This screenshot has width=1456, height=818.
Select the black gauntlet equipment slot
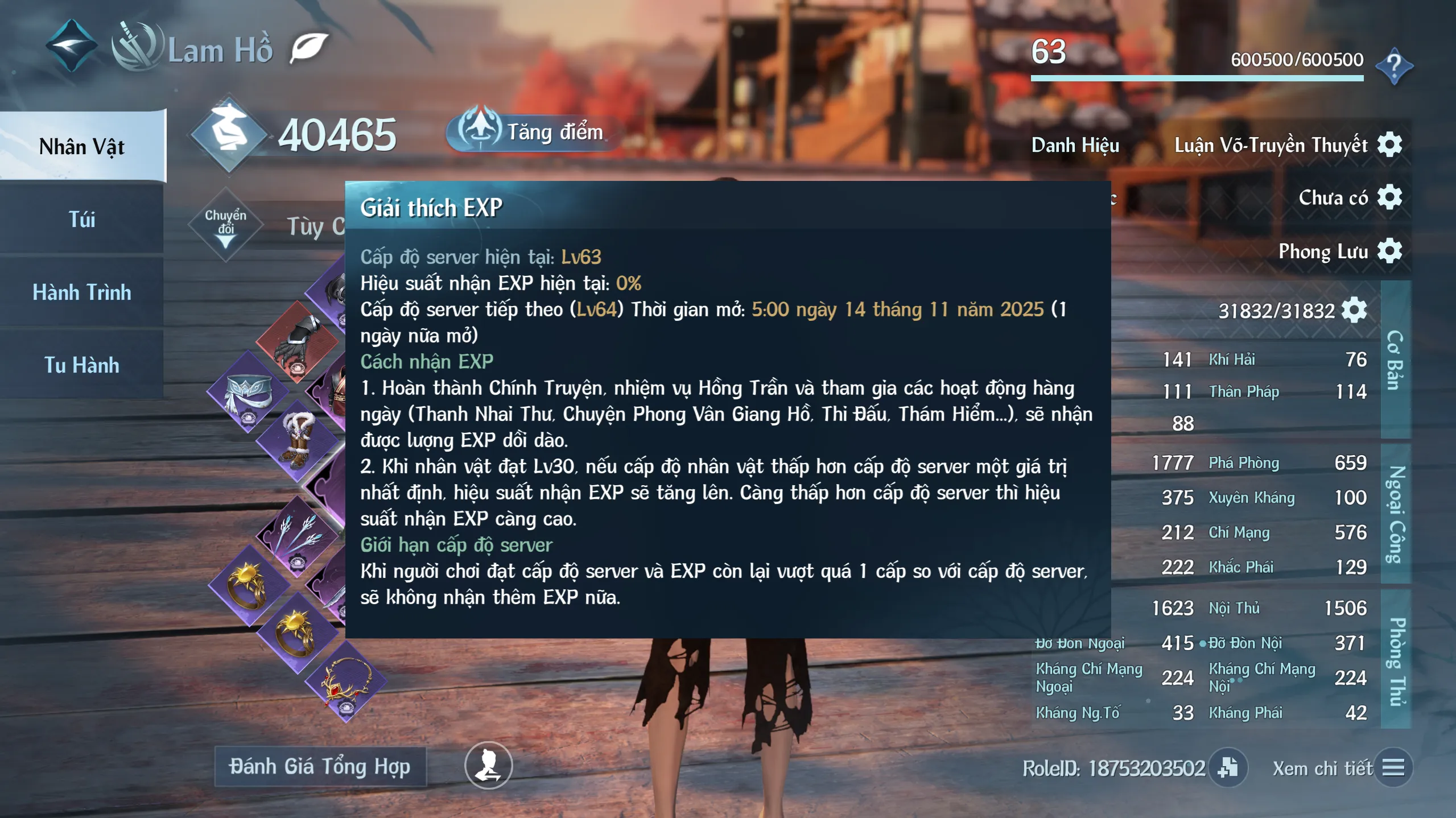click(296, 342)
